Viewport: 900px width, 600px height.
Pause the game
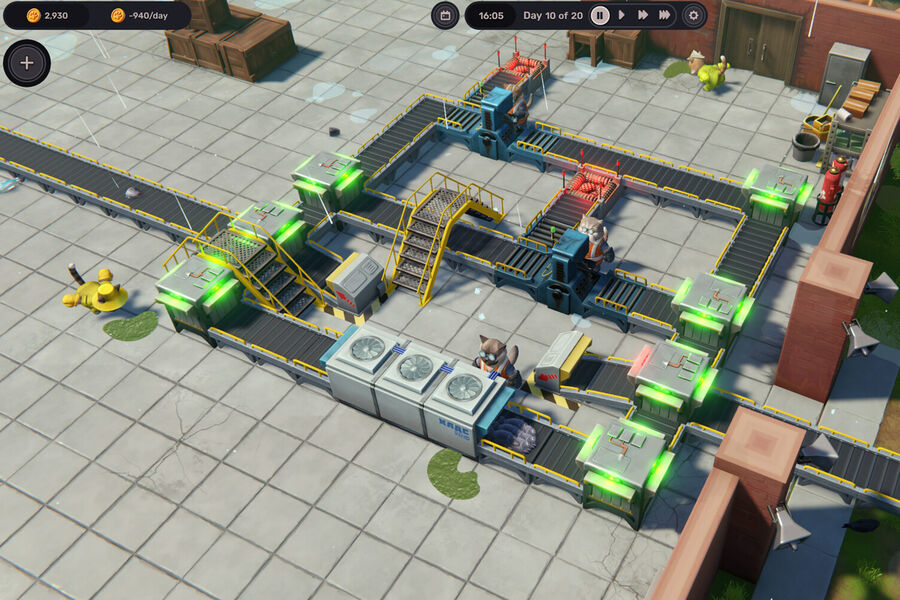[600, 15]
